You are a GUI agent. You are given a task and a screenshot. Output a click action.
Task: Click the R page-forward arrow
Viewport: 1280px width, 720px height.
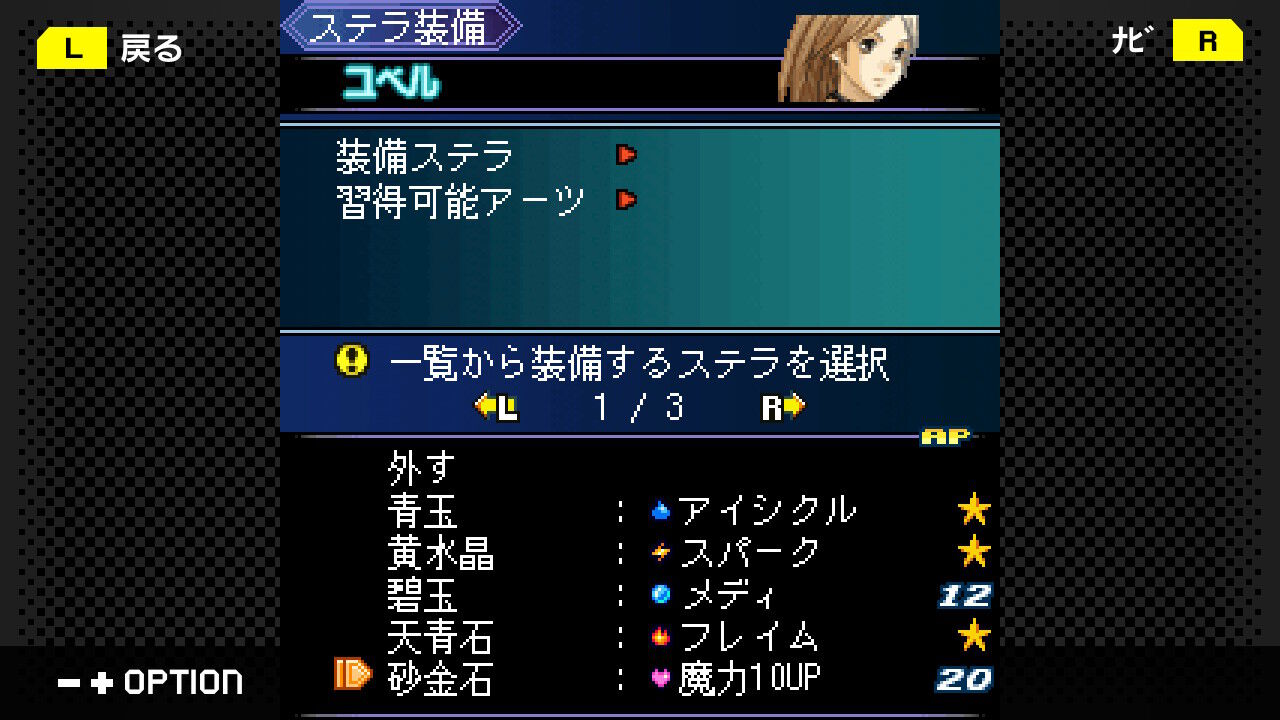[781, 408]
